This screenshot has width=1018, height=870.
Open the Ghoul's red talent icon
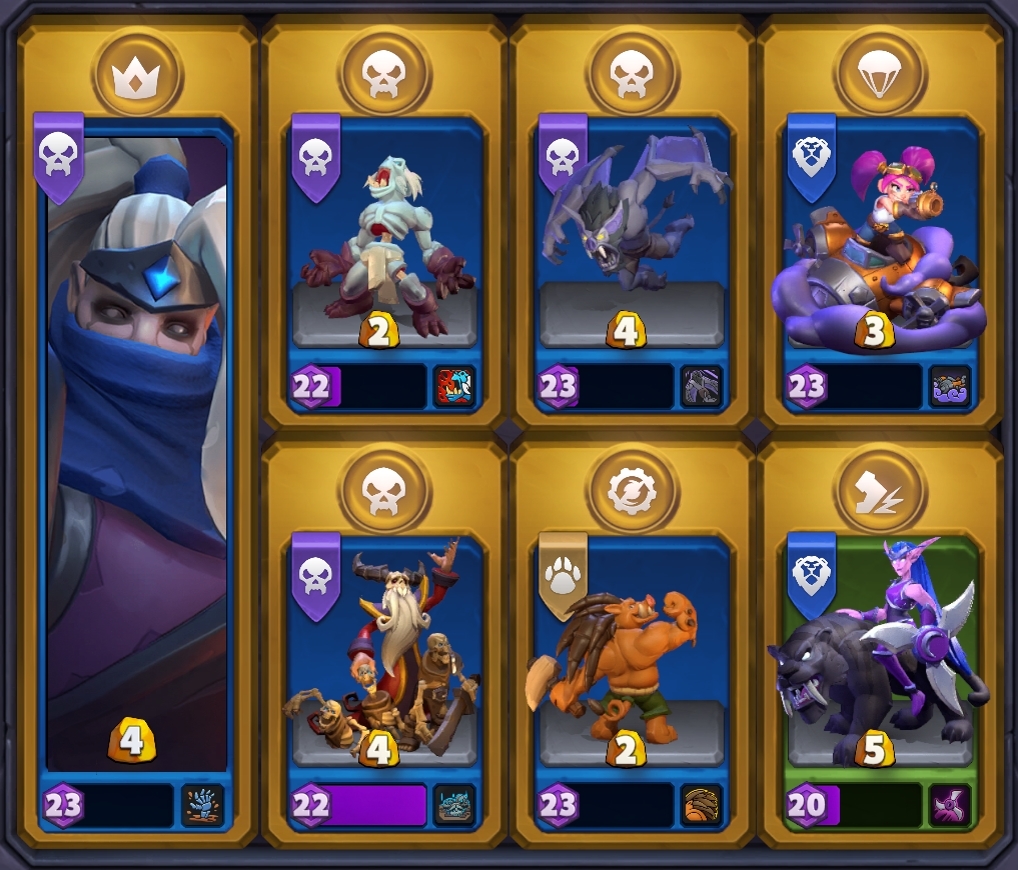click(455, 387)
